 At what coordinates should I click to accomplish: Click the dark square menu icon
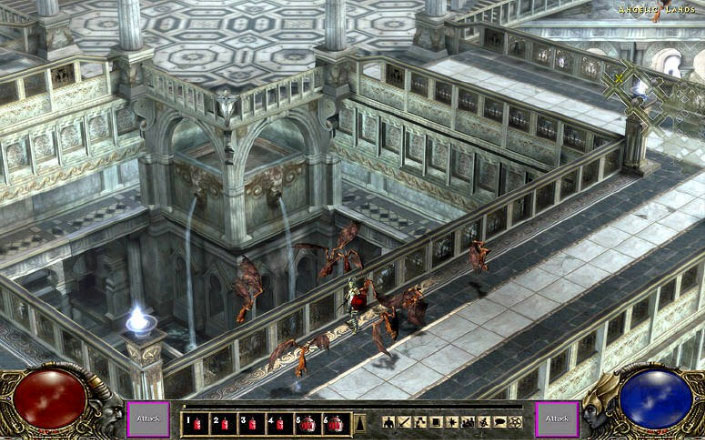tap(436, 422)
